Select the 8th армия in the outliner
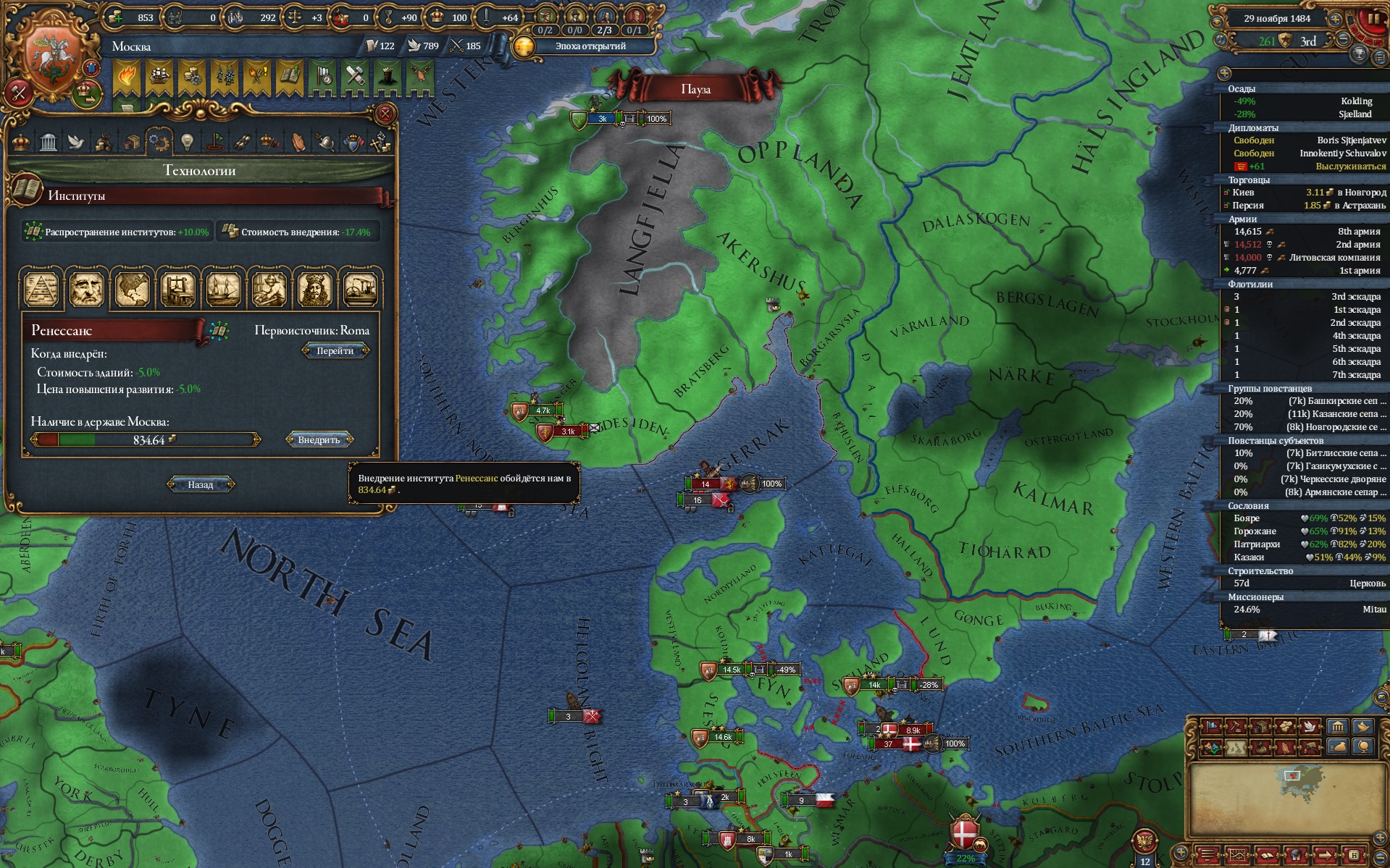1390x868 pixels. tap(1304, 232)
